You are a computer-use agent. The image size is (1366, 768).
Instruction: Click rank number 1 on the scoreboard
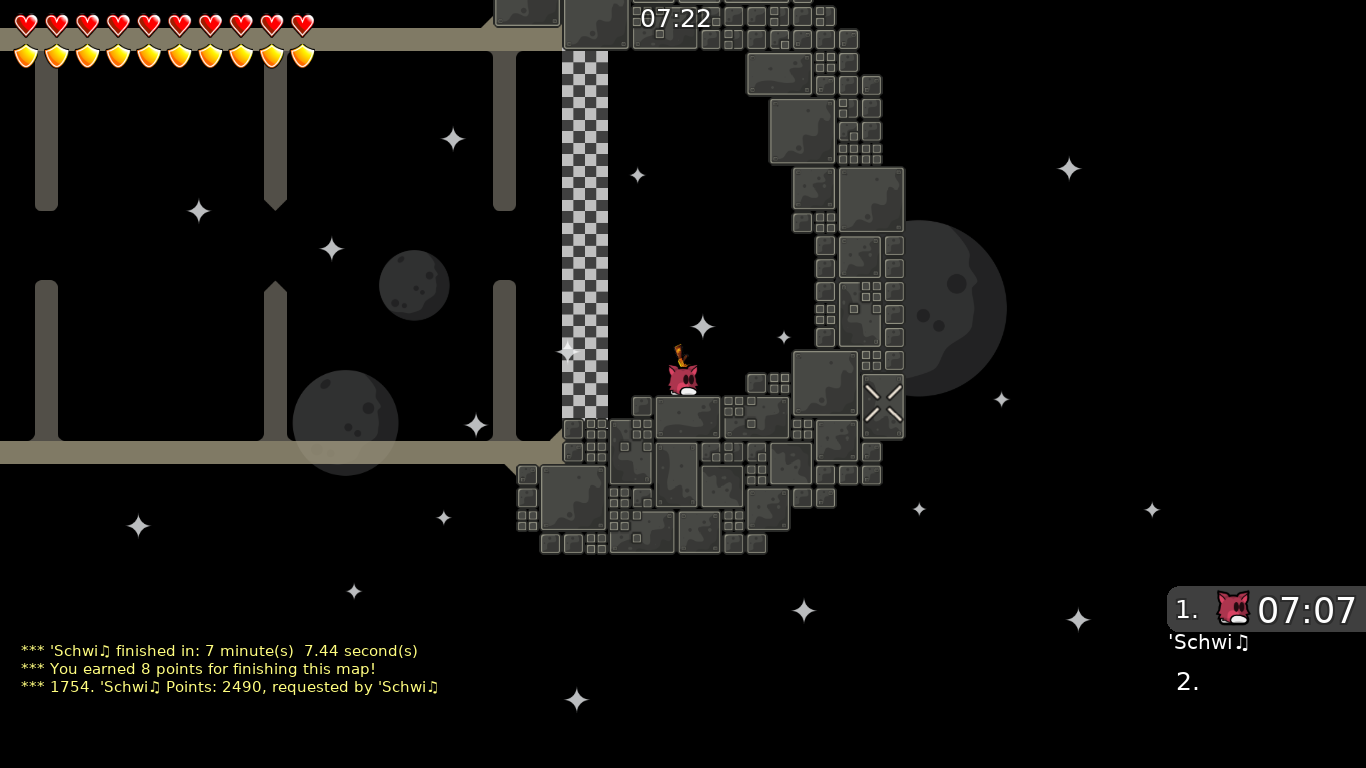[1186, 609]
